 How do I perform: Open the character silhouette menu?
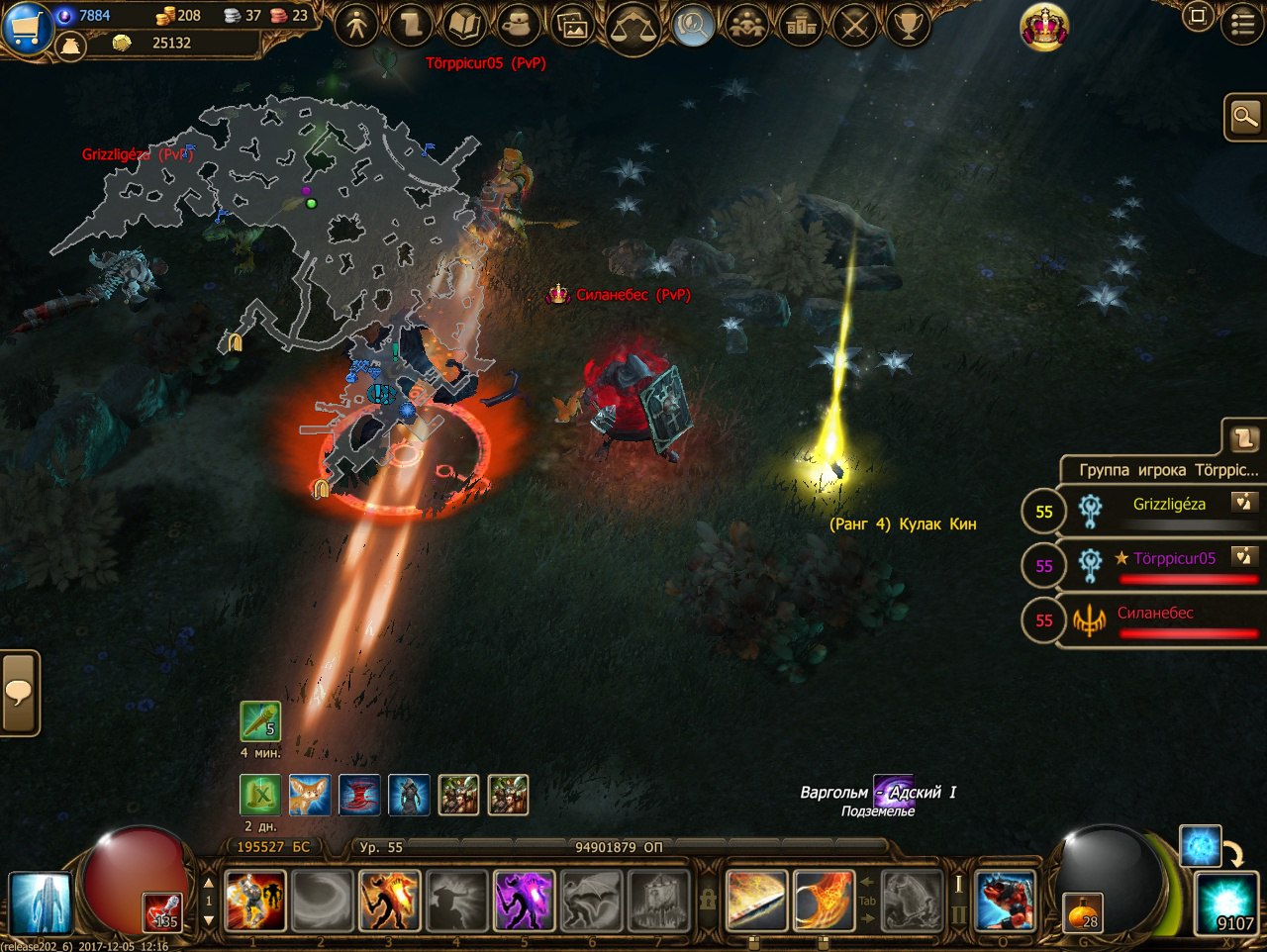pos(357,25)
